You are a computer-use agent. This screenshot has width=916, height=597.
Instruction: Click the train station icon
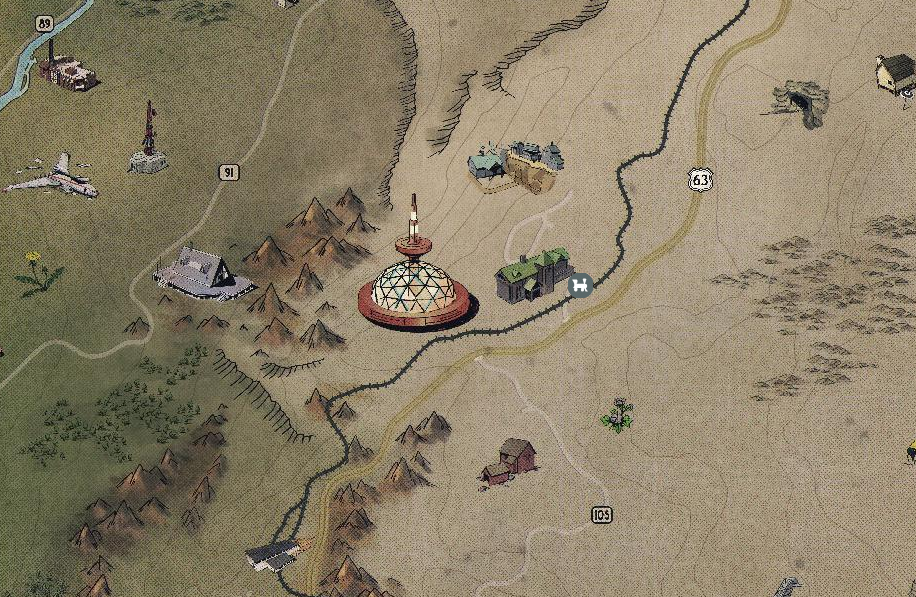(x=579, y=286)
